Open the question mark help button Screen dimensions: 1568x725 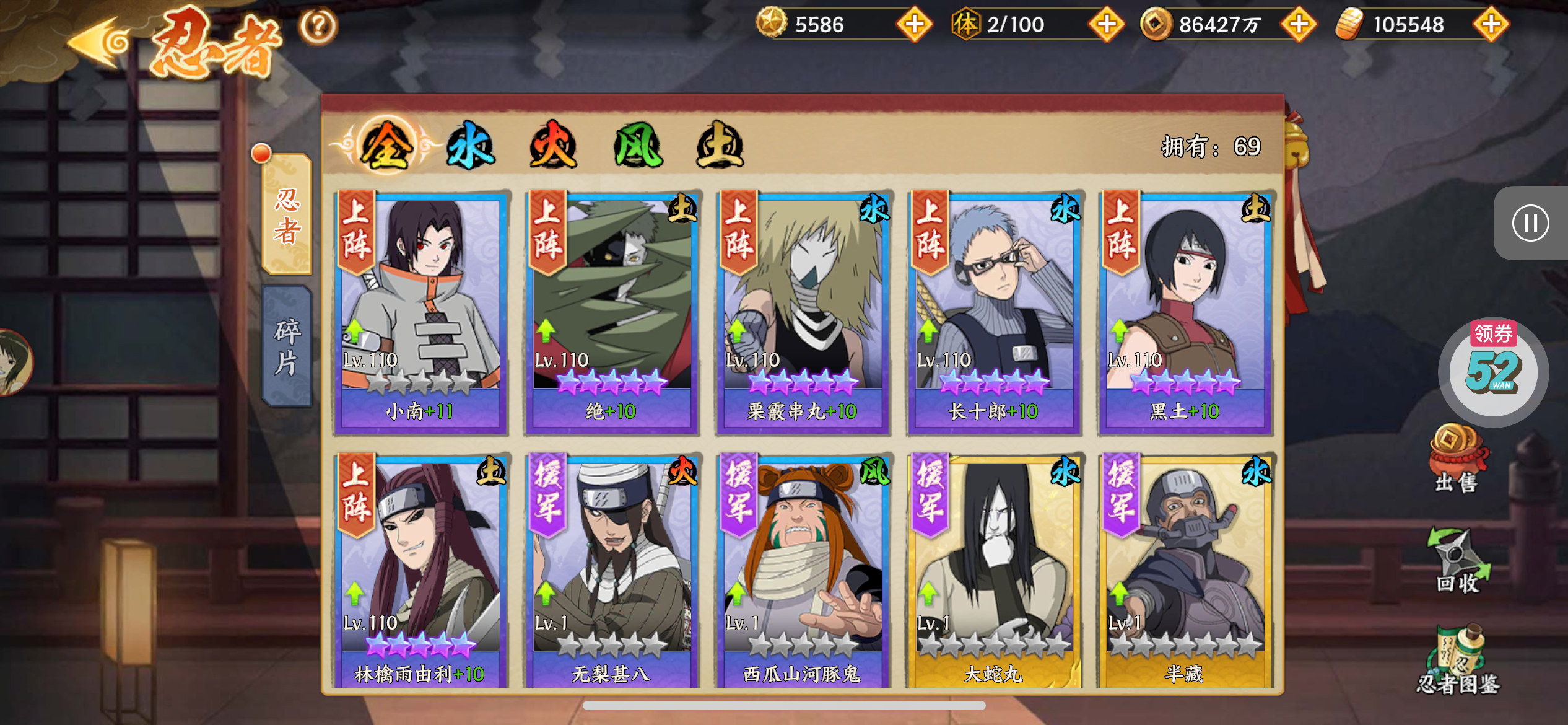[x=318, y=26]
